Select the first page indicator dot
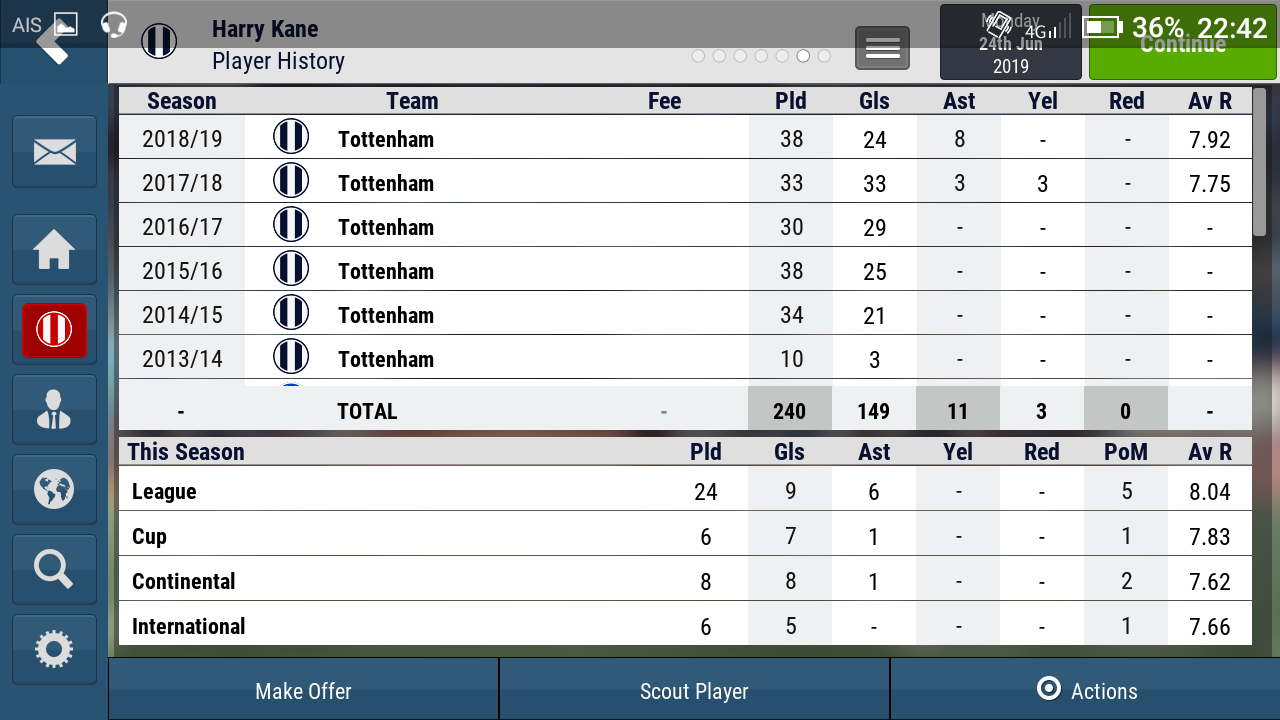Screen dimensions: 1280x720 (698, 56)
